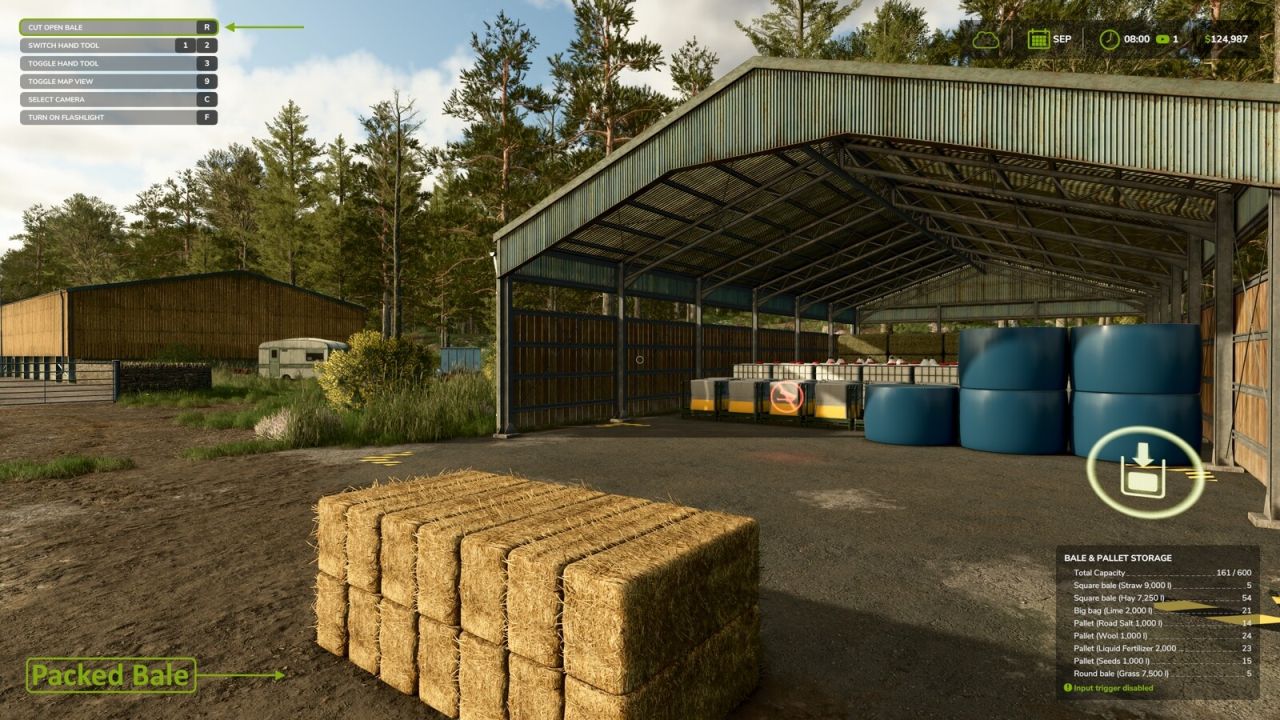Click the $124,987 money display
Image resolution: width=1280 pixels, height=720 pixels.
1225,39
